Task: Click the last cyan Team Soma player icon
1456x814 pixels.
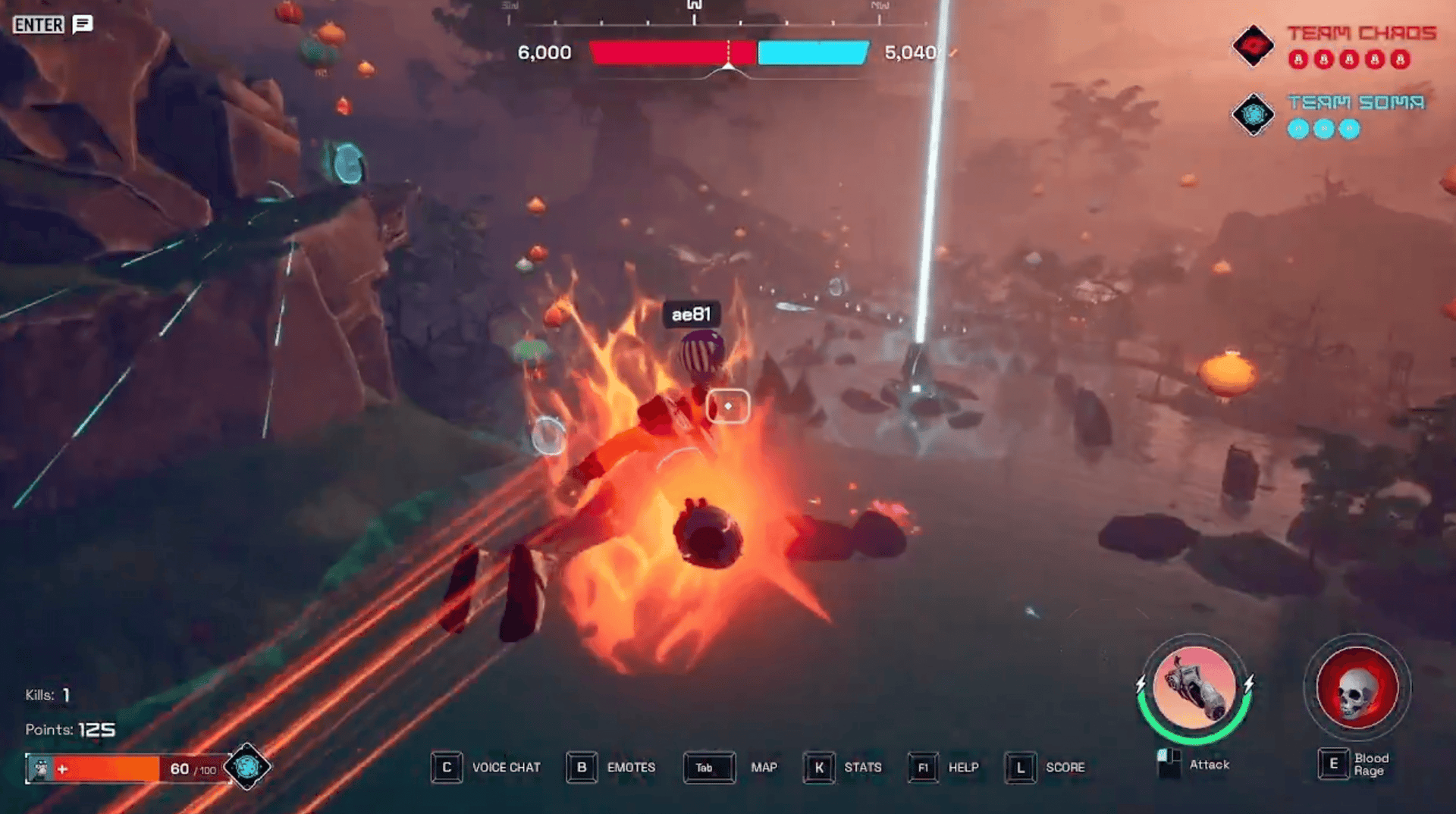Action: (x=1349, y=129)
